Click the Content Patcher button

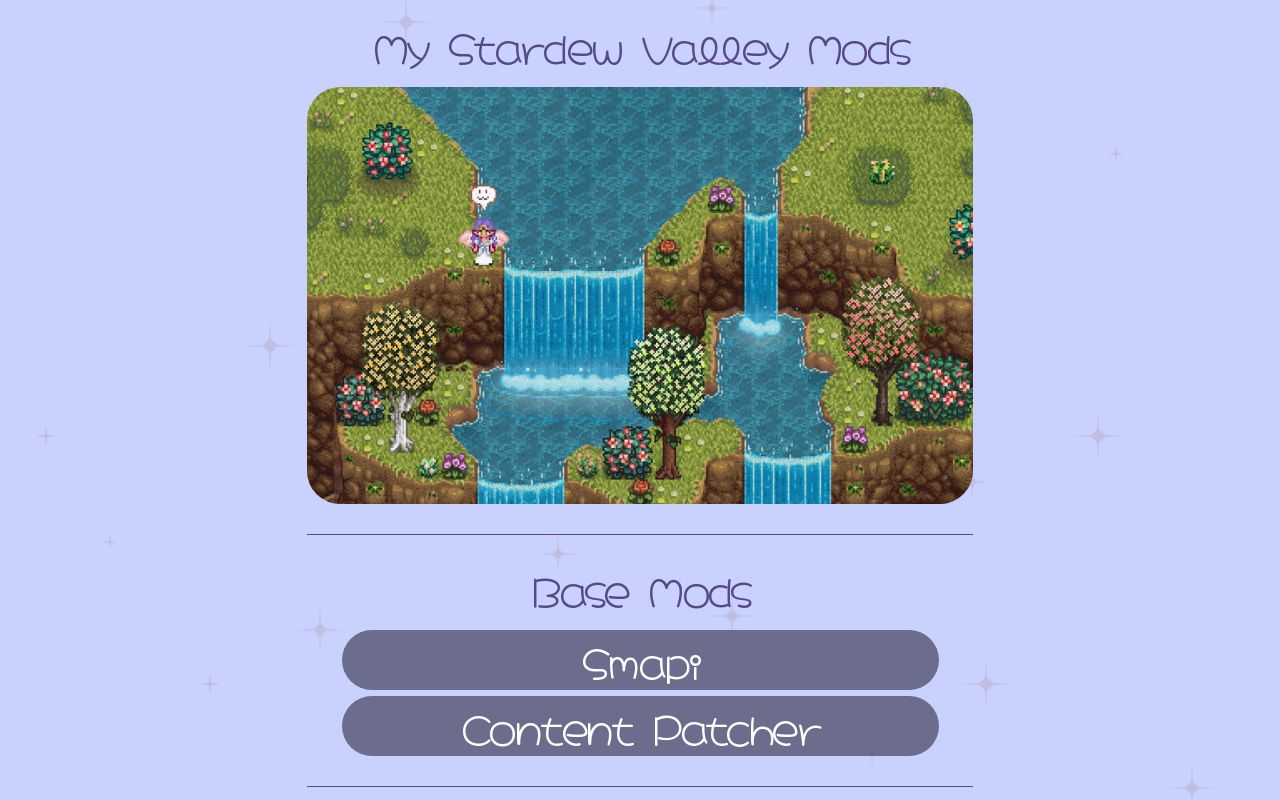coord(640,728)
